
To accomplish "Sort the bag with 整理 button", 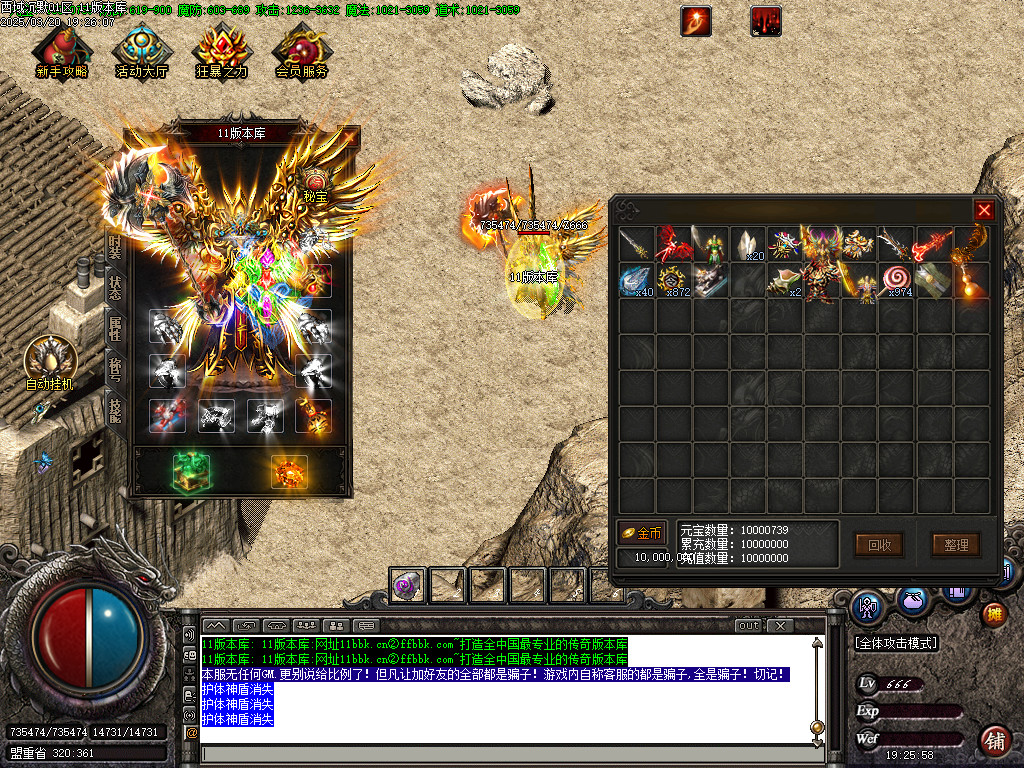I will point(956,545).
